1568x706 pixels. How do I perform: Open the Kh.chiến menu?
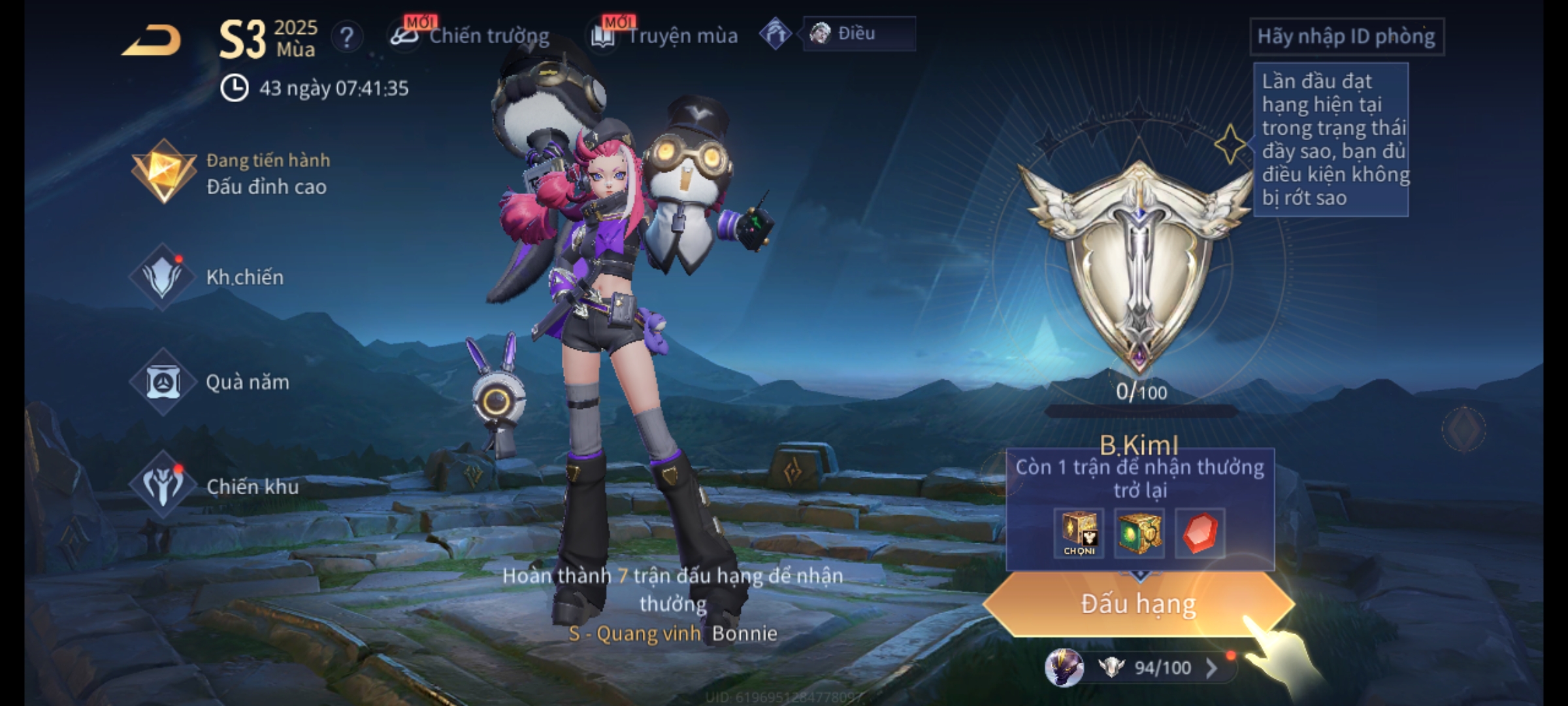[209, 277]
